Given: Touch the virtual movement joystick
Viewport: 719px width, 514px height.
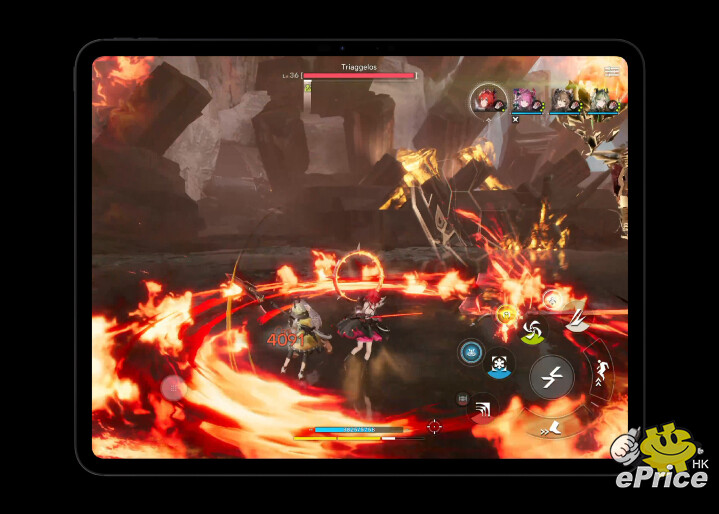Looking at the screenshot, I should [173, 387].
